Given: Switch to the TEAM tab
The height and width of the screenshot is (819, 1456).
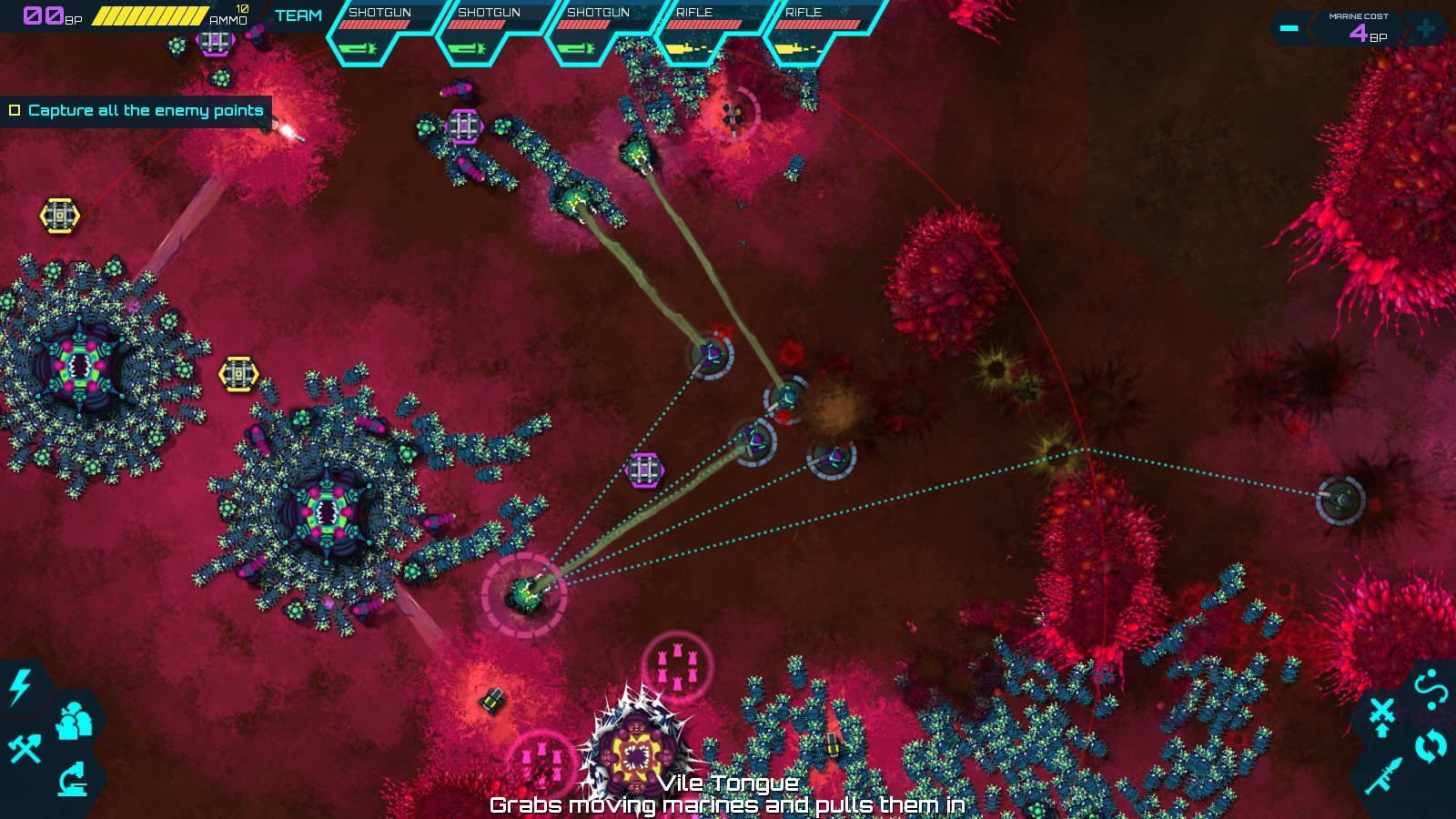Looking at the screenshot, I should 296,15.
